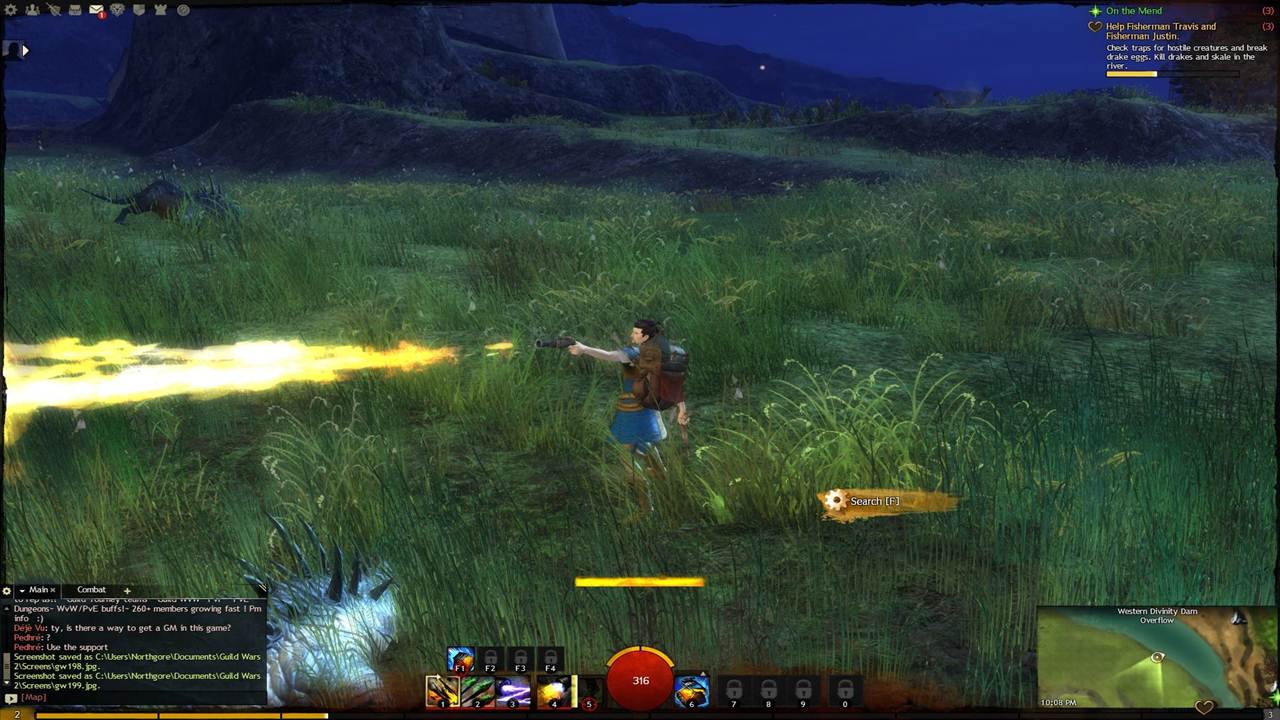Activate the purple lightning skill in slot 3
This screenshot has width=1280, height=720.
(x=514, y=691)
